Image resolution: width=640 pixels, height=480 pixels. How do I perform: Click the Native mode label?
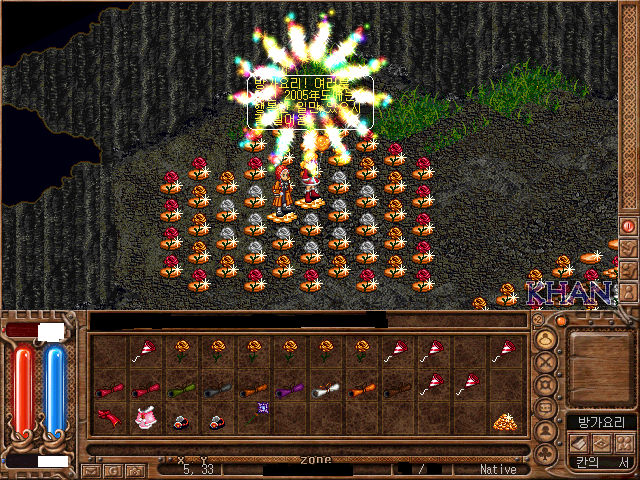[498, 469]
